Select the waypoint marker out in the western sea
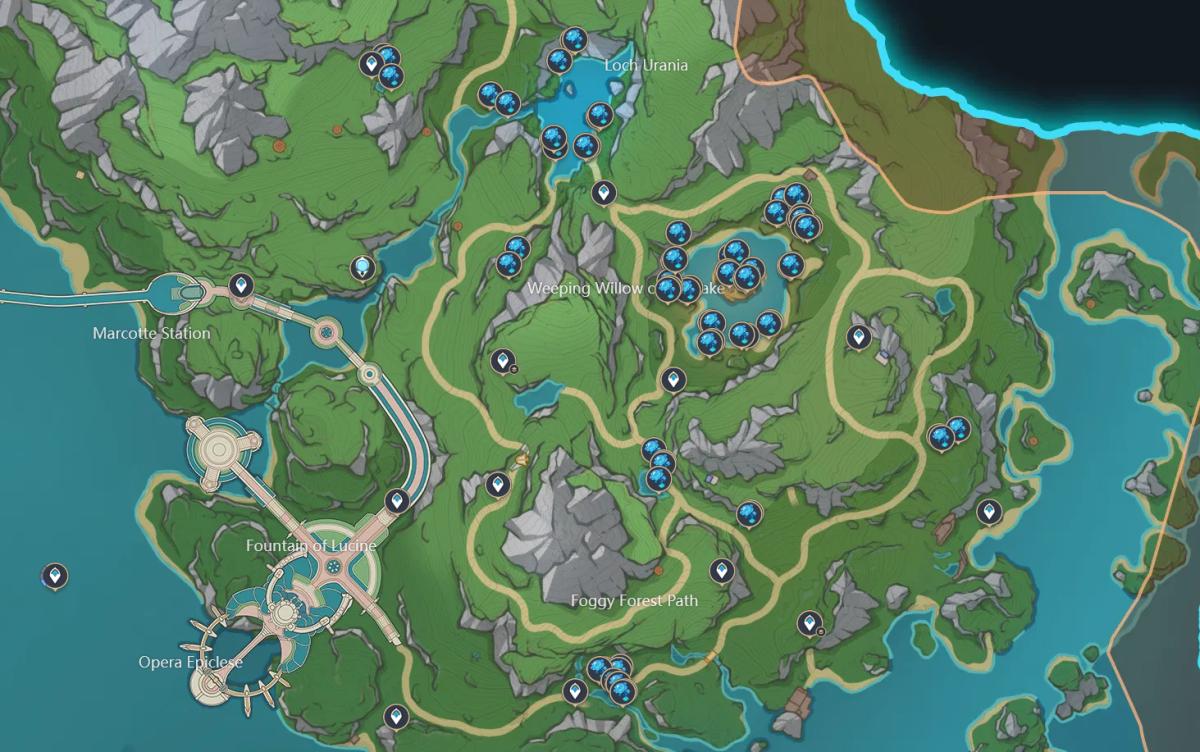The image size is (1200, 752). (x=55, y=575)
